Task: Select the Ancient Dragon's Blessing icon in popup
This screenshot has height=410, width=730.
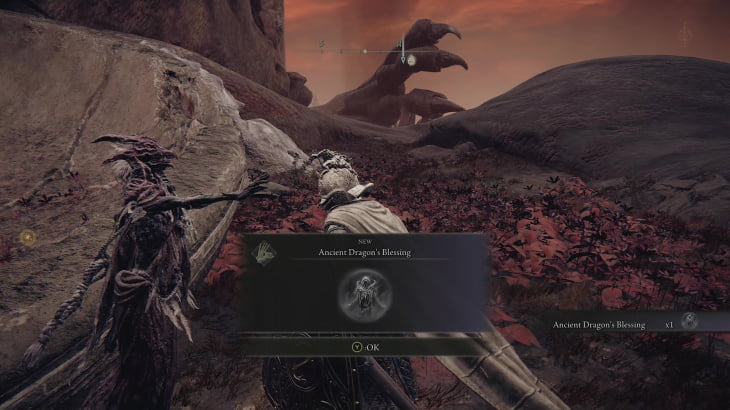Action: pos(364,294)
